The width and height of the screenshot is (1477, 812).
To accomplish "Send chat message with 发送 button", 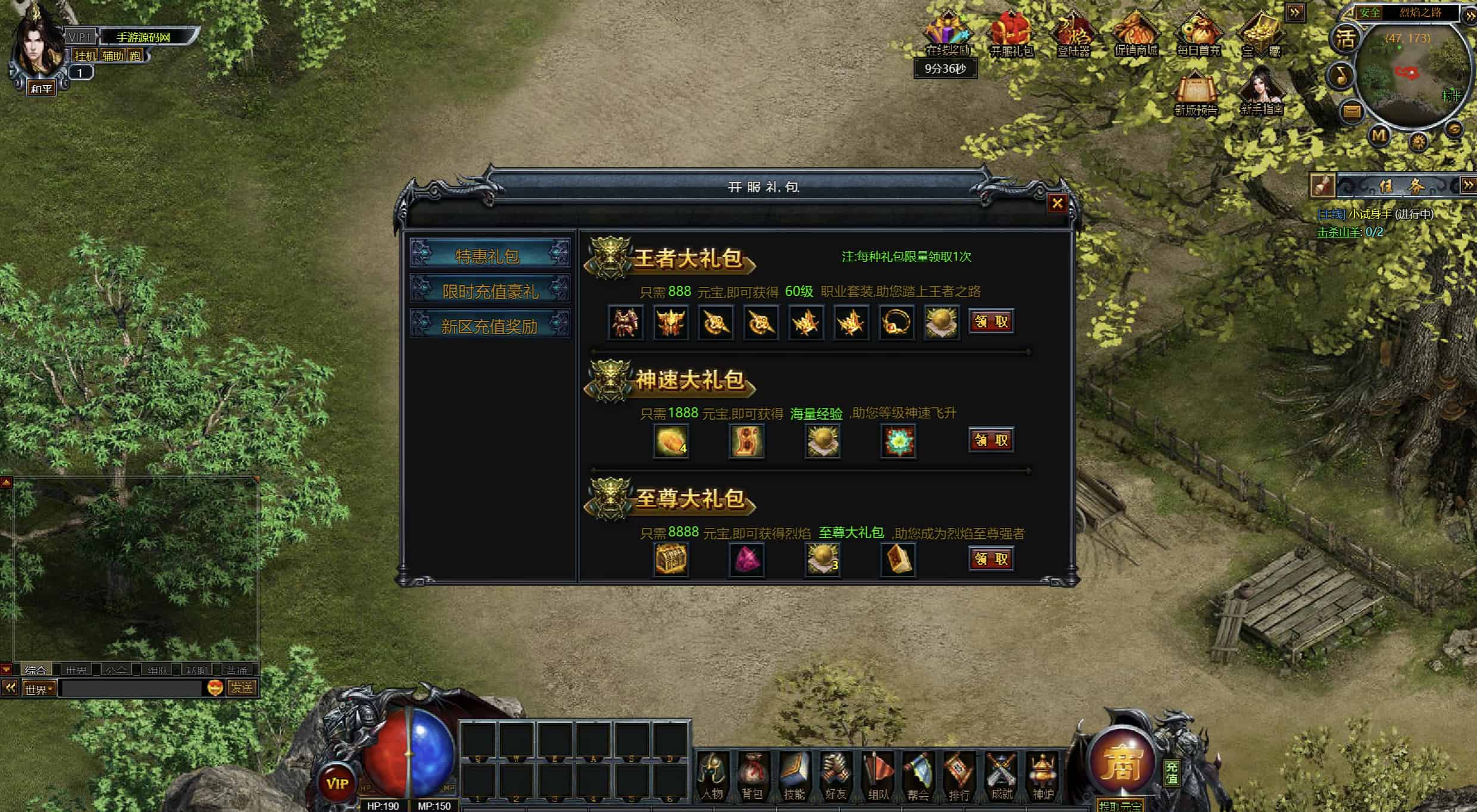I will point(242,688).
